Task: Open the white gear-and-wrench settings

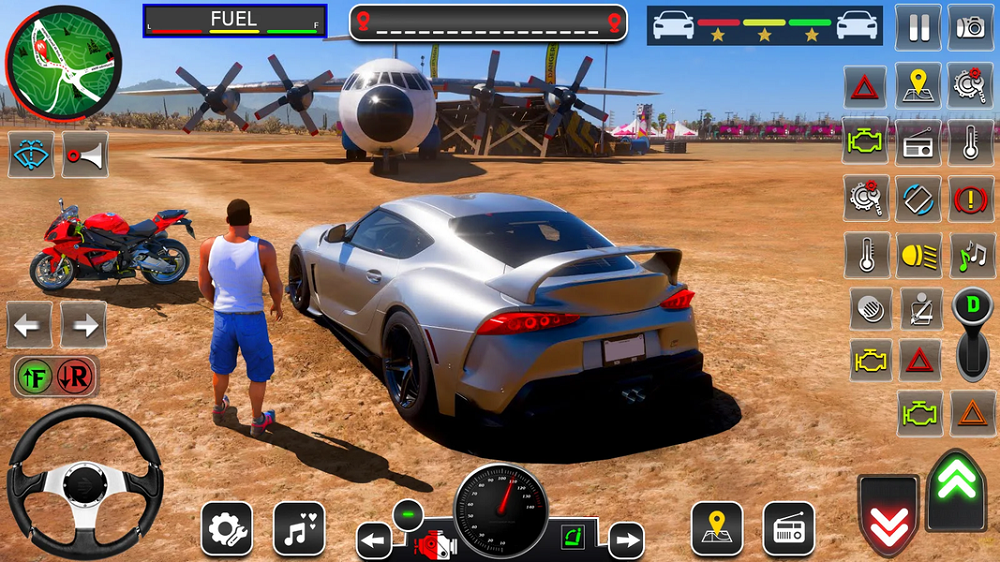Action: click(226, 528)
